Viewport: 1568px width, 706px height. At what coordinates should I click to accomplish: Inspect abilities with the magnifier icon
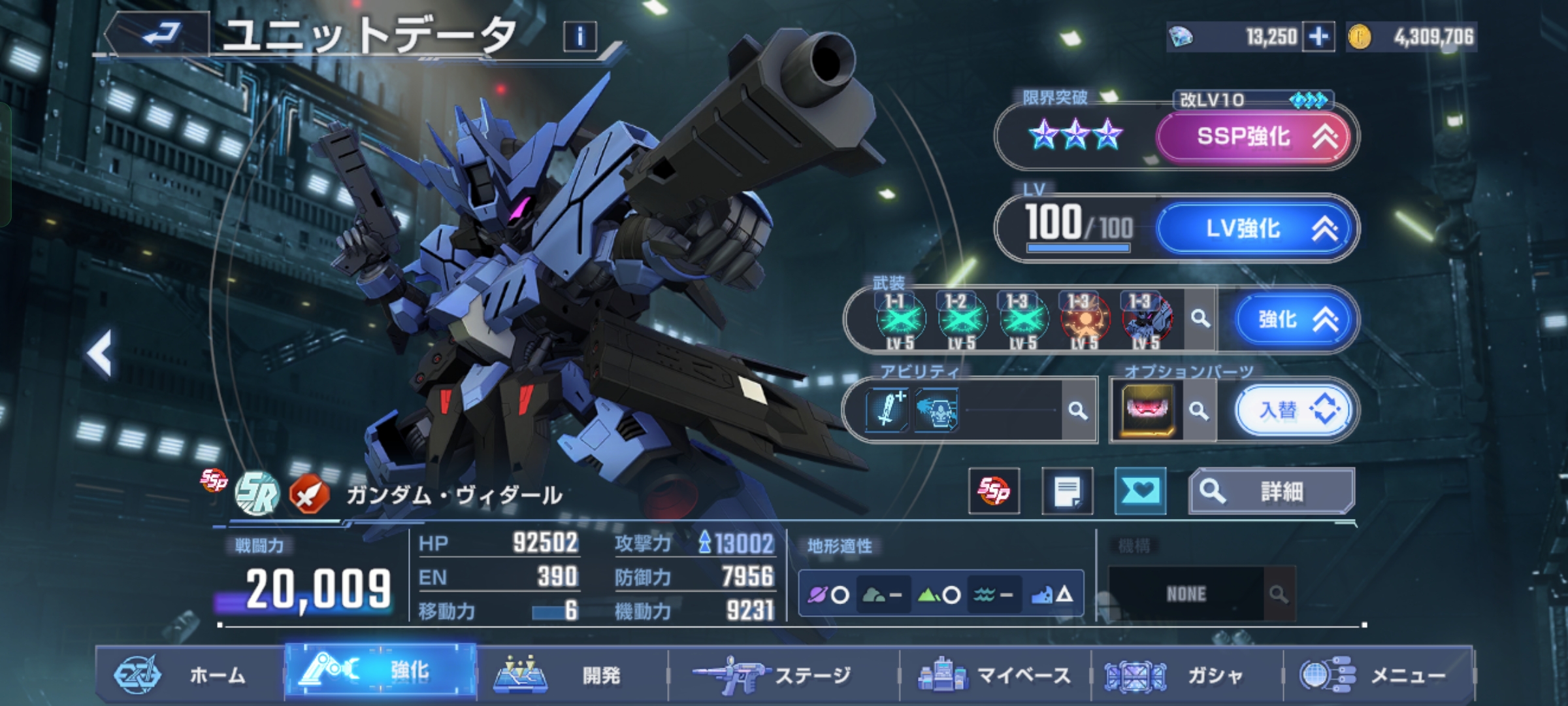click(1078, 411)
